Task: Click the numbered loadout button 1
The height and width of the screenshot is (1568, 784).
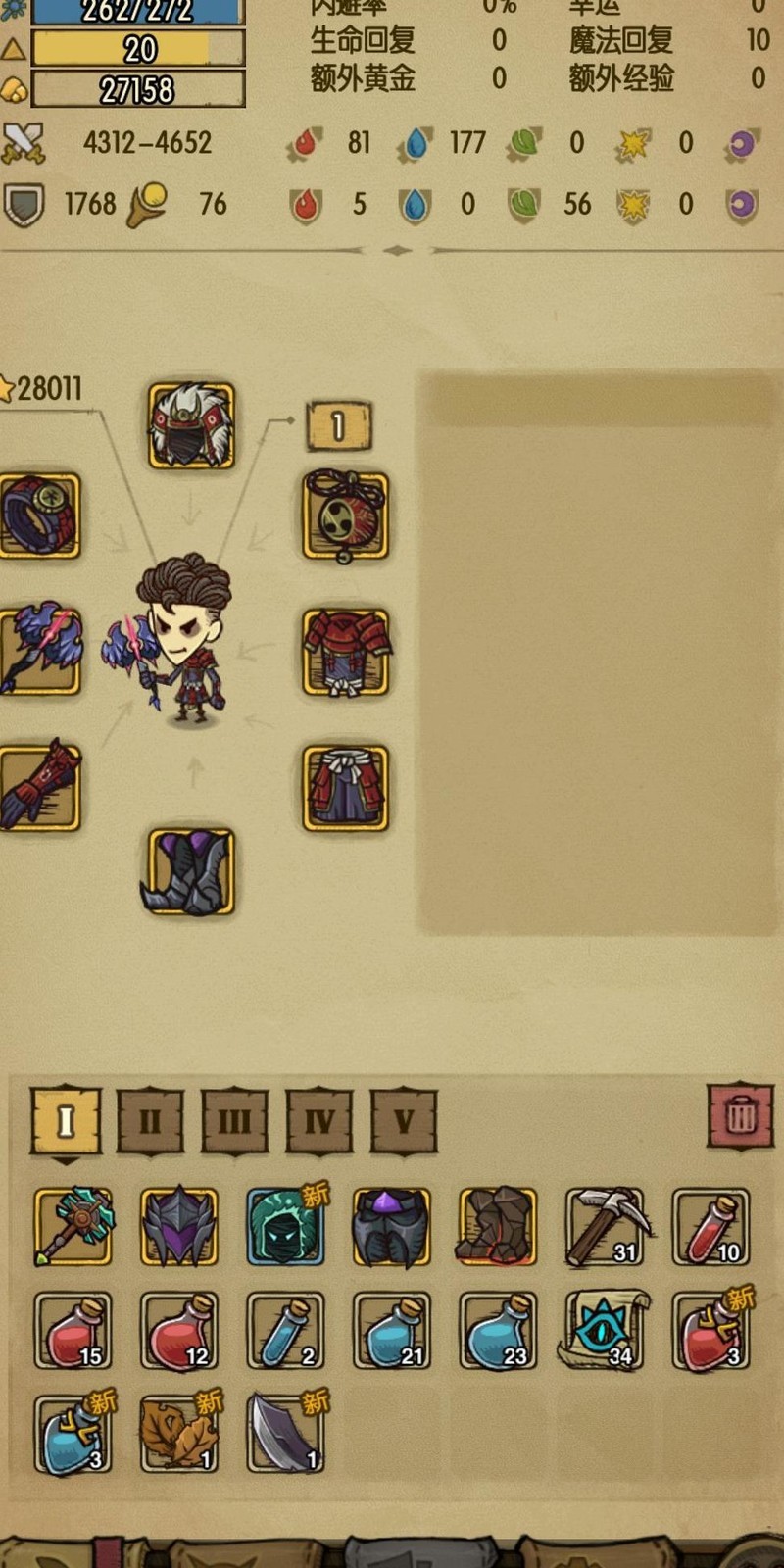Action: click(x=338, y=426)
